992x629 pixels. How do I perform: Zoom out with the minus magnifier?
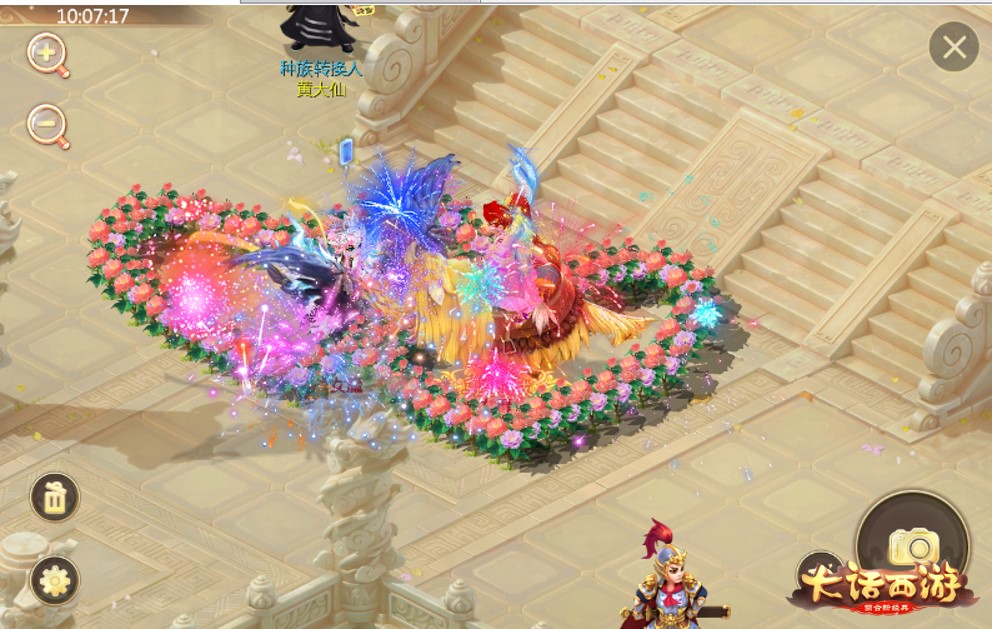46,124
